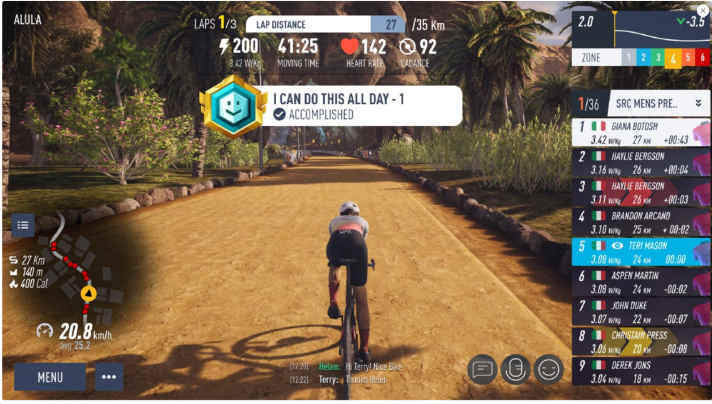This screenshot has height=404, width=712.
Task: Toggle the list icon above the minimap
Action: (x=23, y=224)
